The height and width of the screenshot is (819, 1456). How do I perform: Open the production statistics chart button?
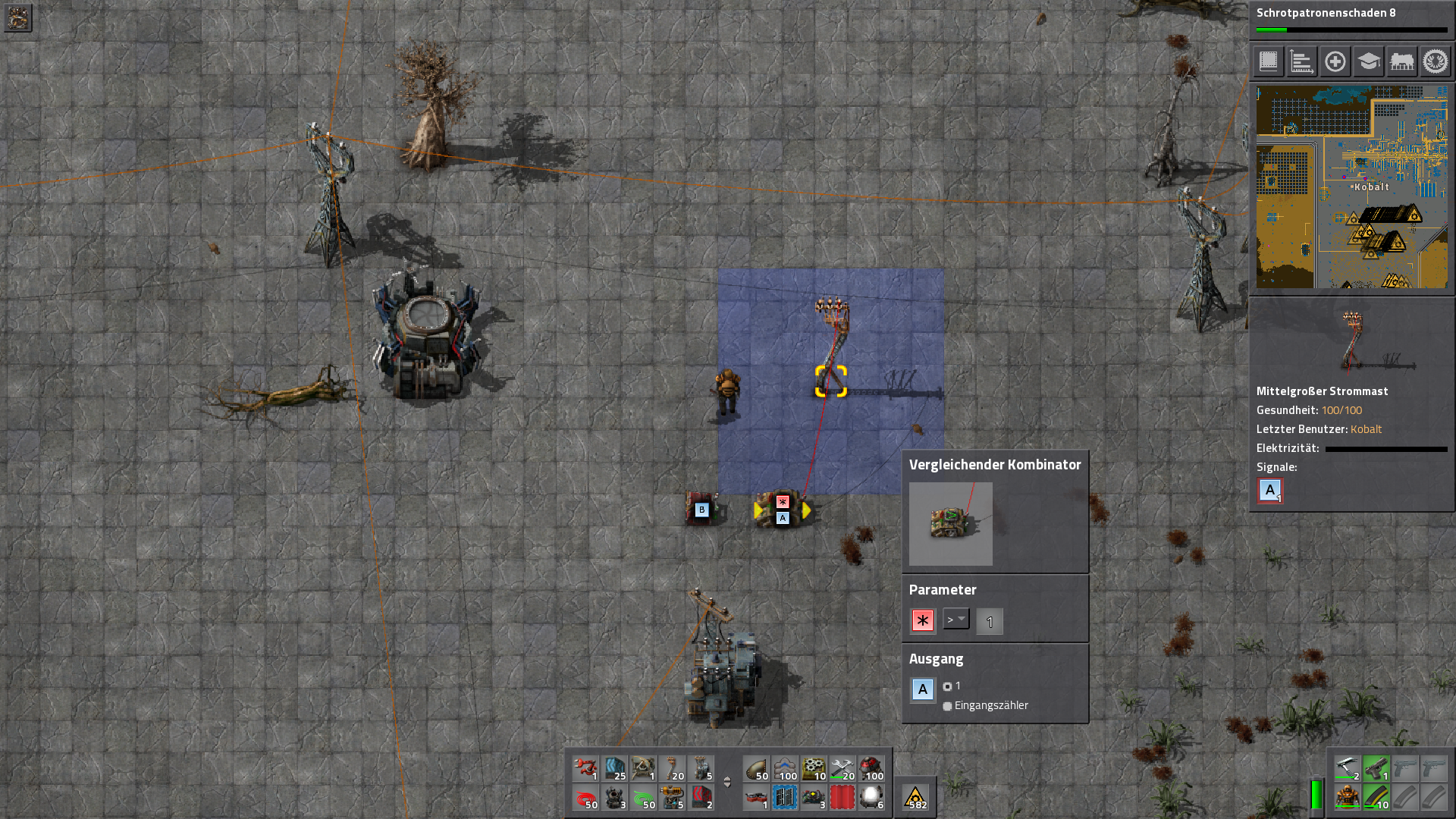(1302, 61)
